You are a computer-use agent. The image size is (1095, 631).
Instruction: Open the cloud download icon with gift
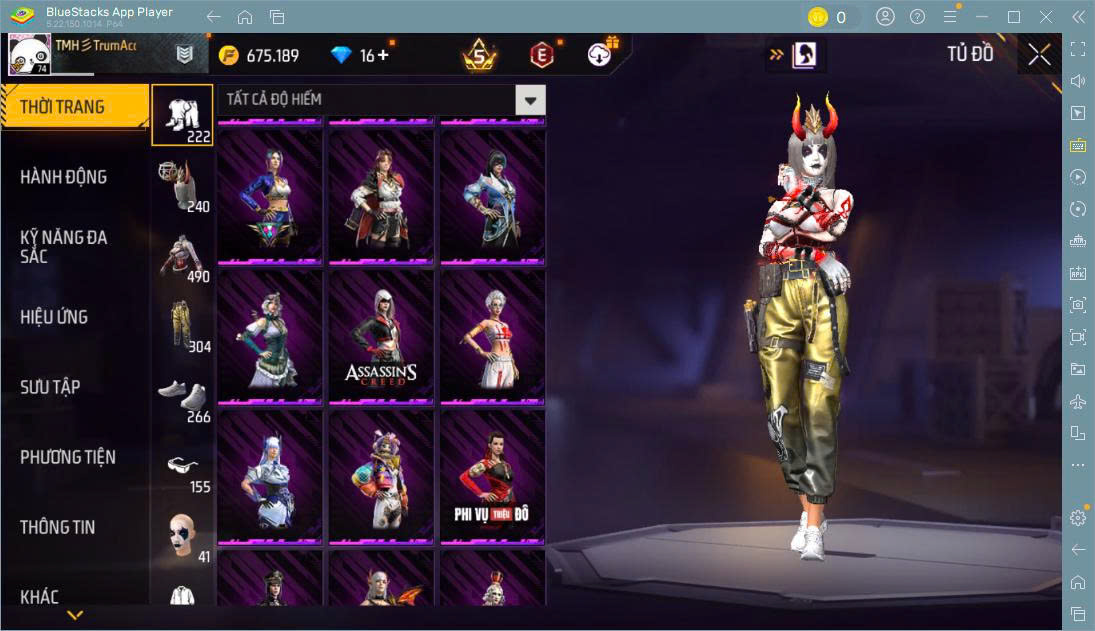coord(601,55)
